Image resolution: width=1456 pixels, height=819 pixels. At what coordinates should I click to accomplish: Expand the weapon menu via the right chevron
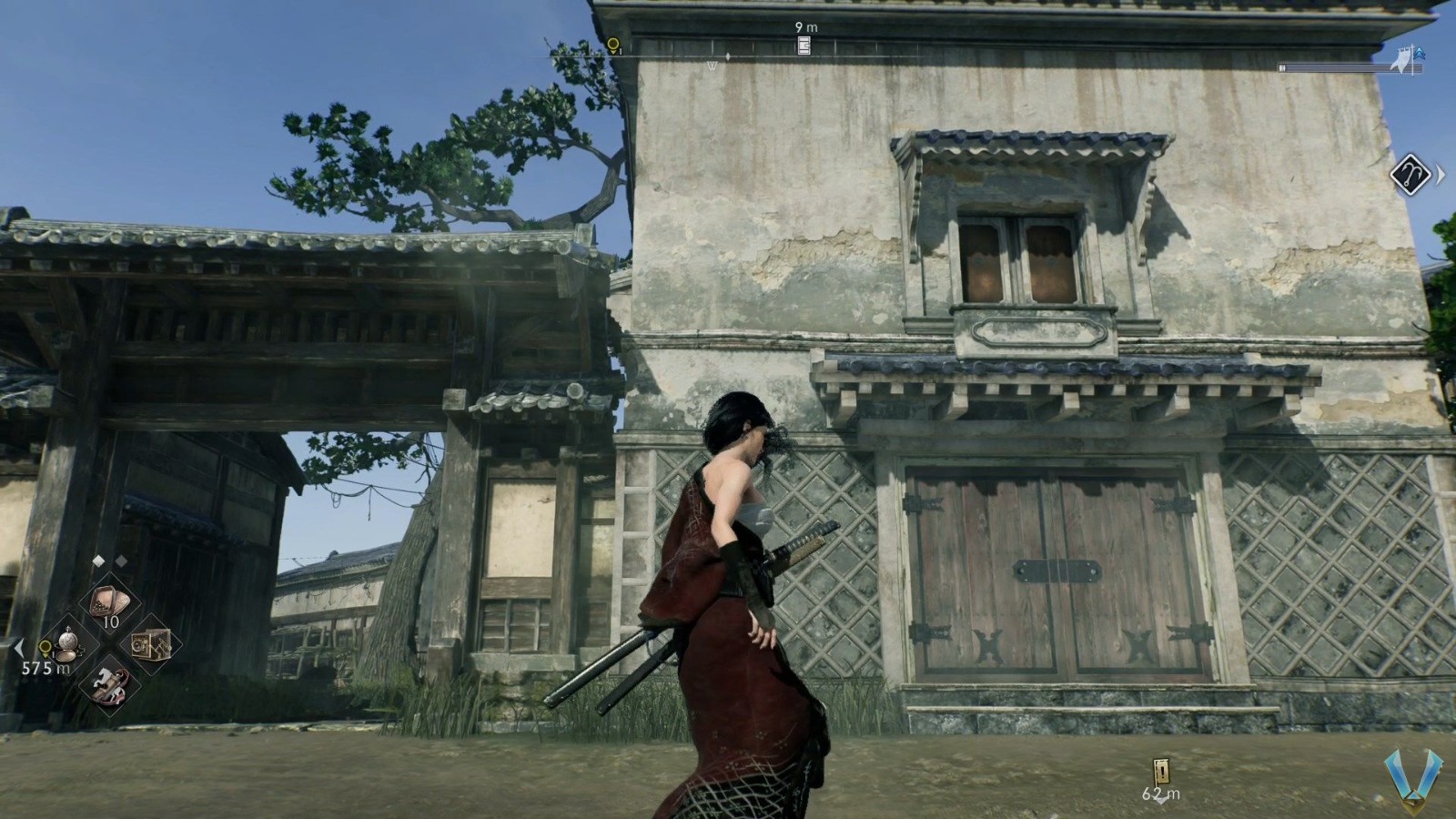[x=1441, y=174]
